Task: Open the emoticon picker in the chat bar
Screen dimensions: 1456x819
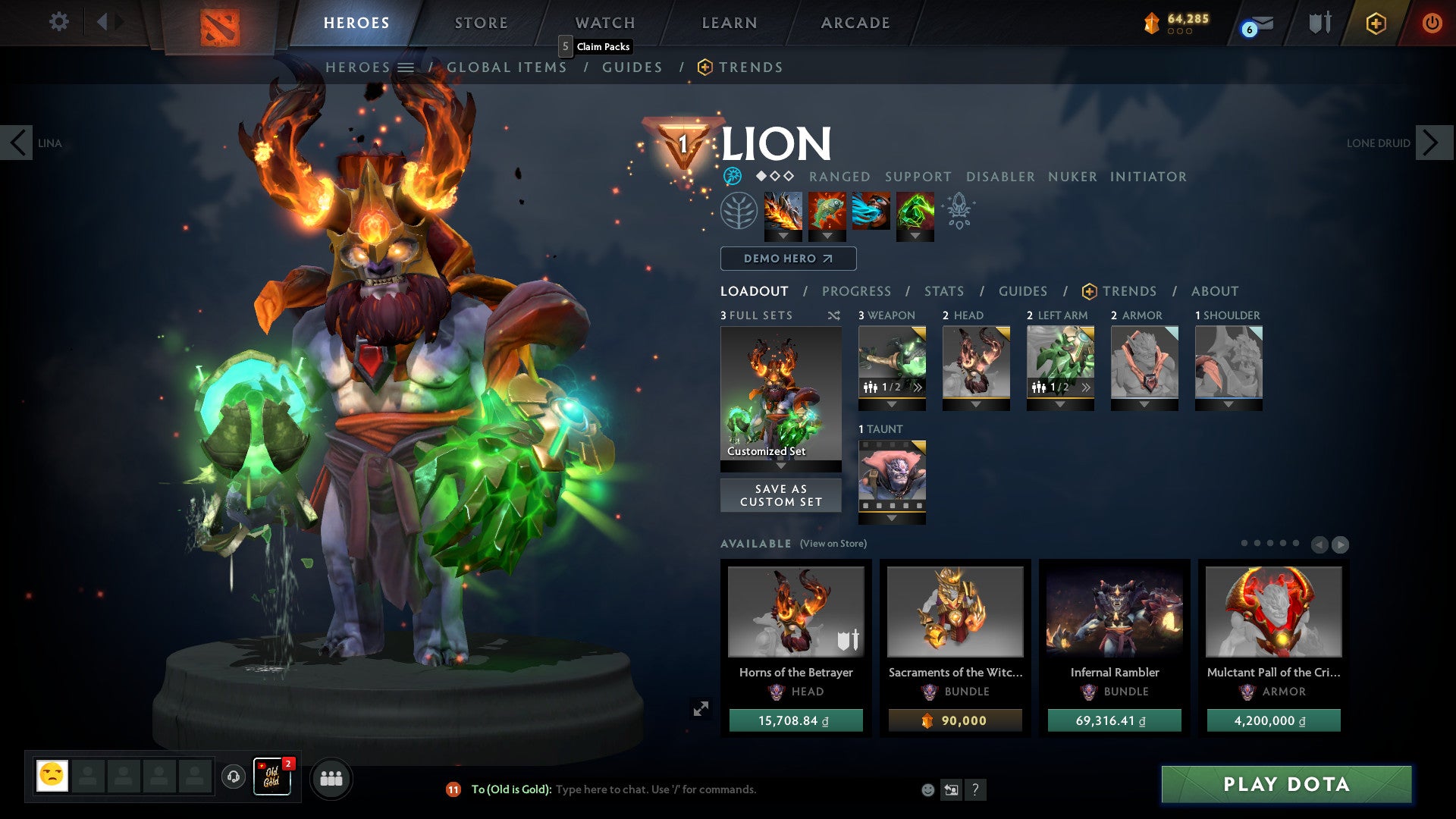Action: coord(927,789)
